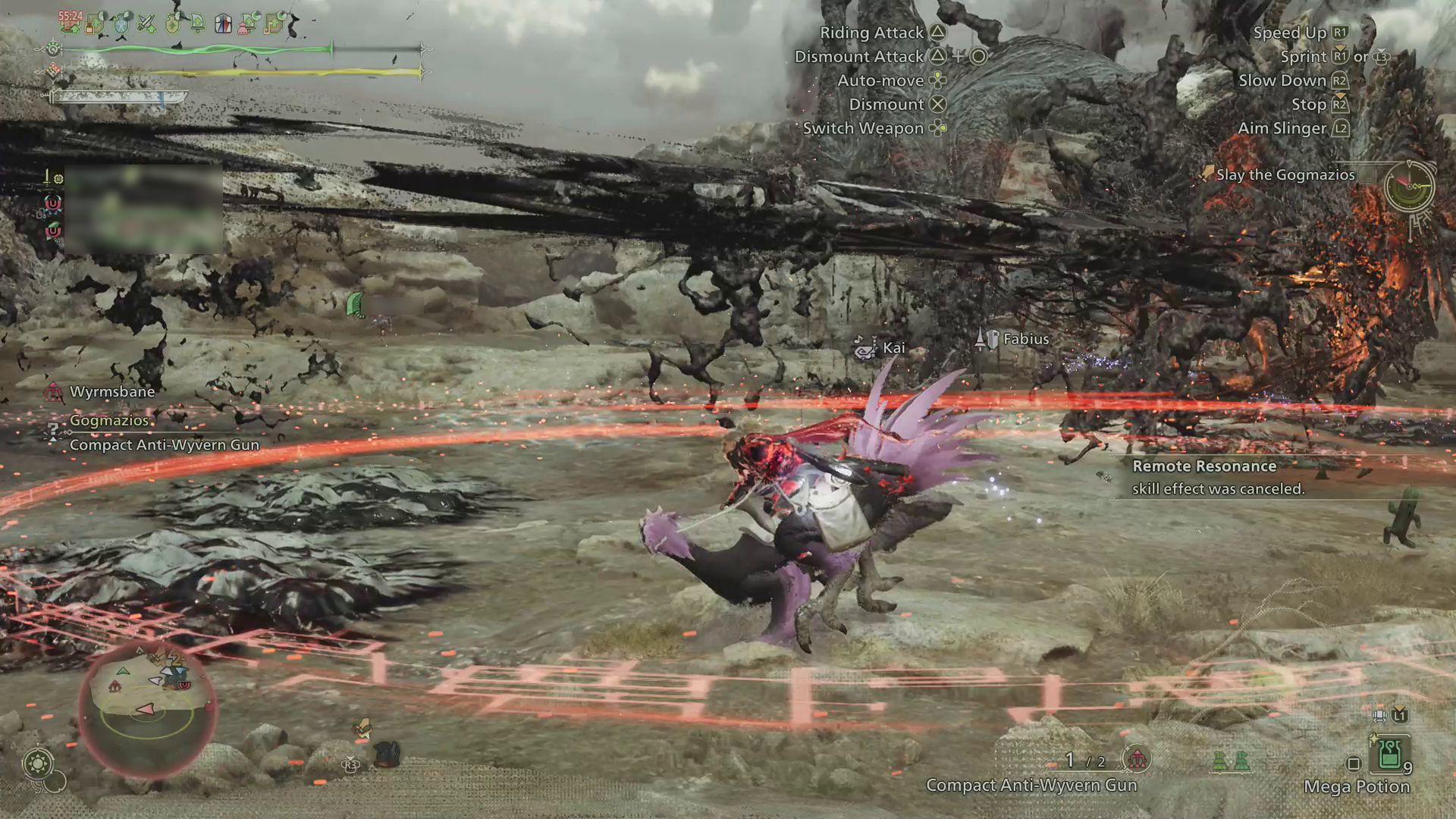Select Fabius's name tag
The width and height of the screenshot is (1456, 819).
1025,339
